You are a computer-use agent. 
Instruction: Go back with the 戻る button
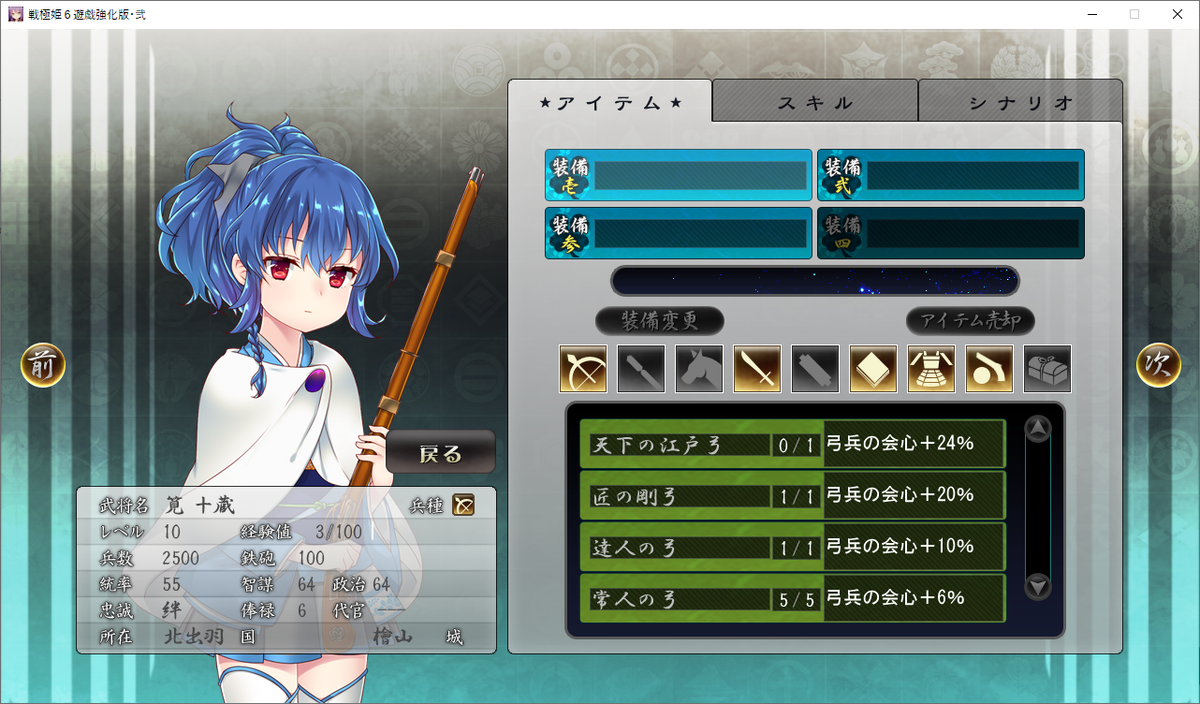tap(441, 453)
